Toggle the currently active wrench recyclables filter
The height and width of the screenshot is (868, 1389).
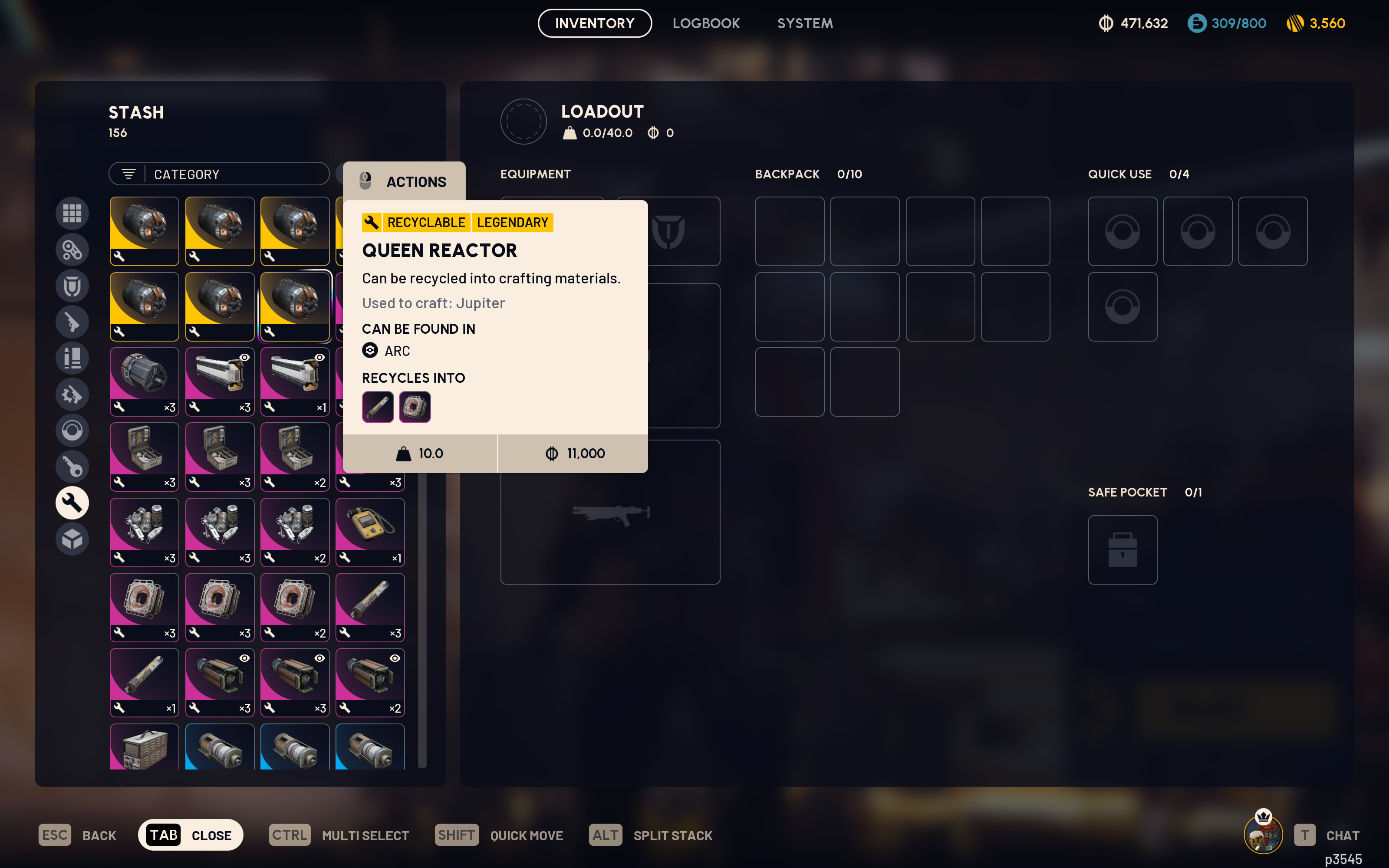pos(72,502)
